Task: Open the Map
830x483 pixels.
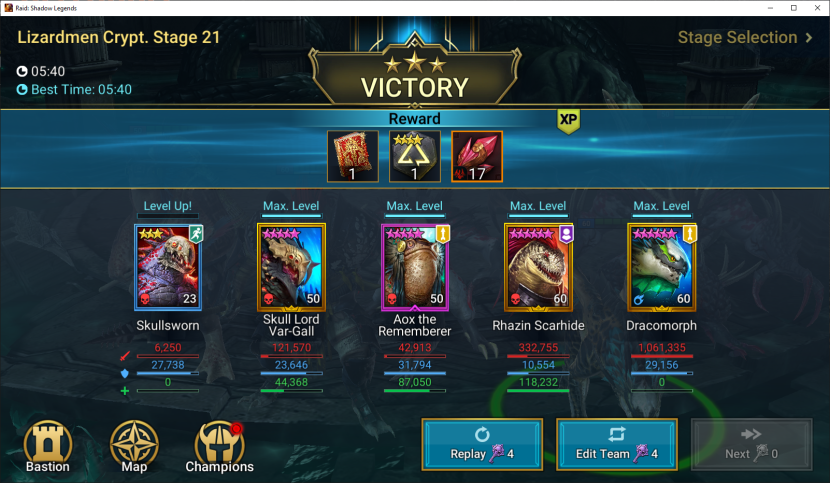Action: pos(133,446)
